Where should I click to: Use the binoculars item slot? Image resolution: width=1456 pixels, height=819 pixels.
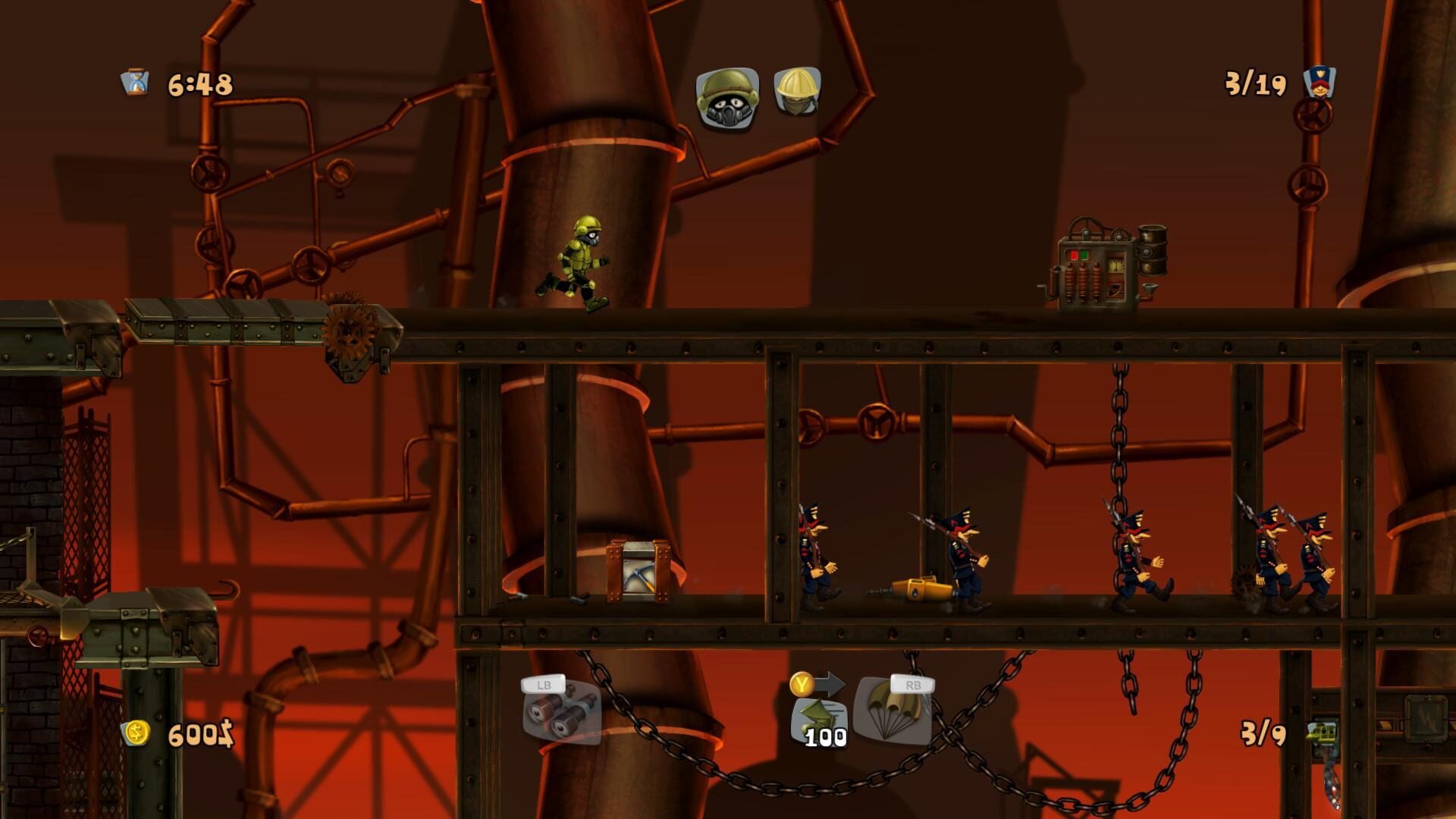[x=562, y=713]
